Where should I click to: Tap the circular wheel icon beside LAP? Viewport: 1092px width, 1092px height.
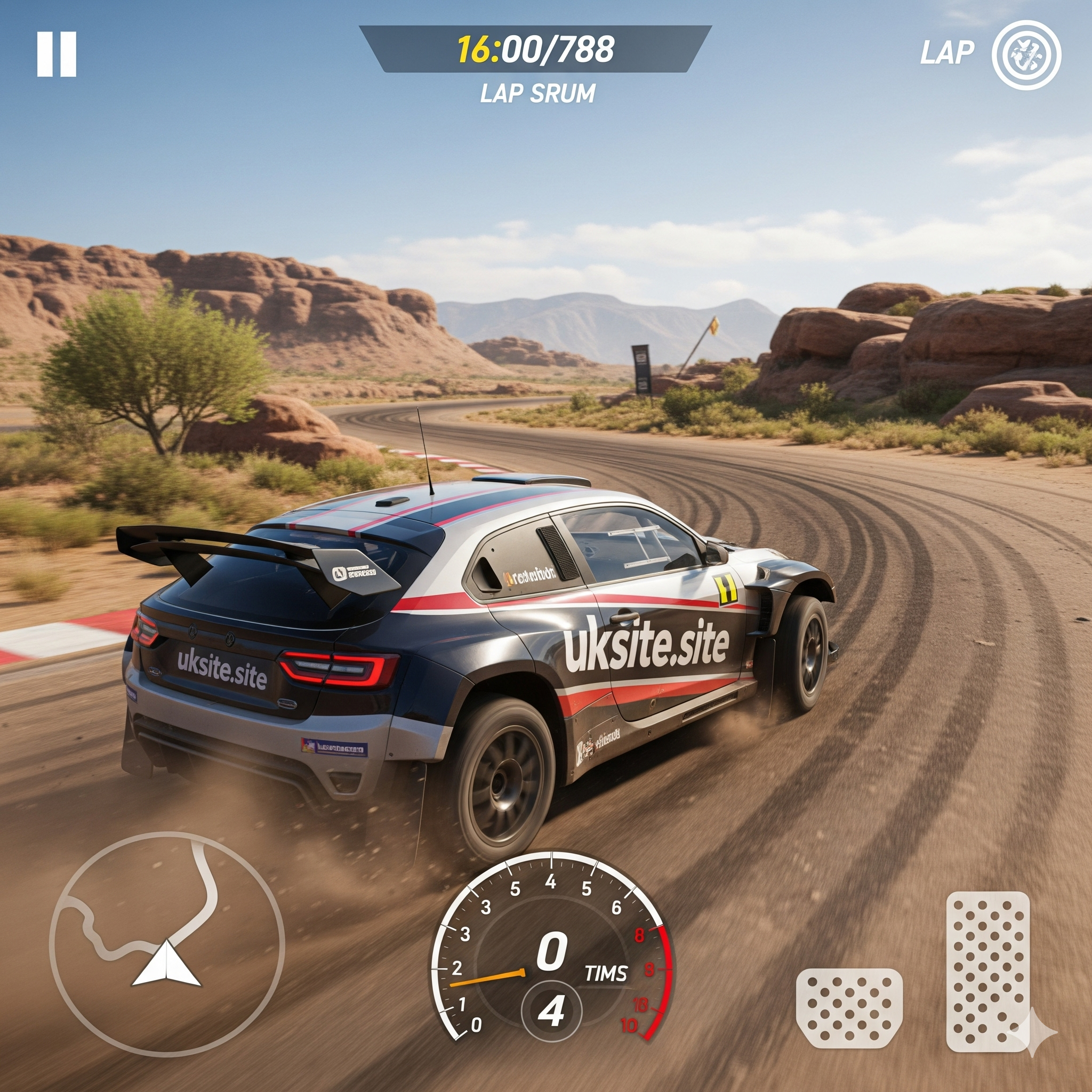1026,55
